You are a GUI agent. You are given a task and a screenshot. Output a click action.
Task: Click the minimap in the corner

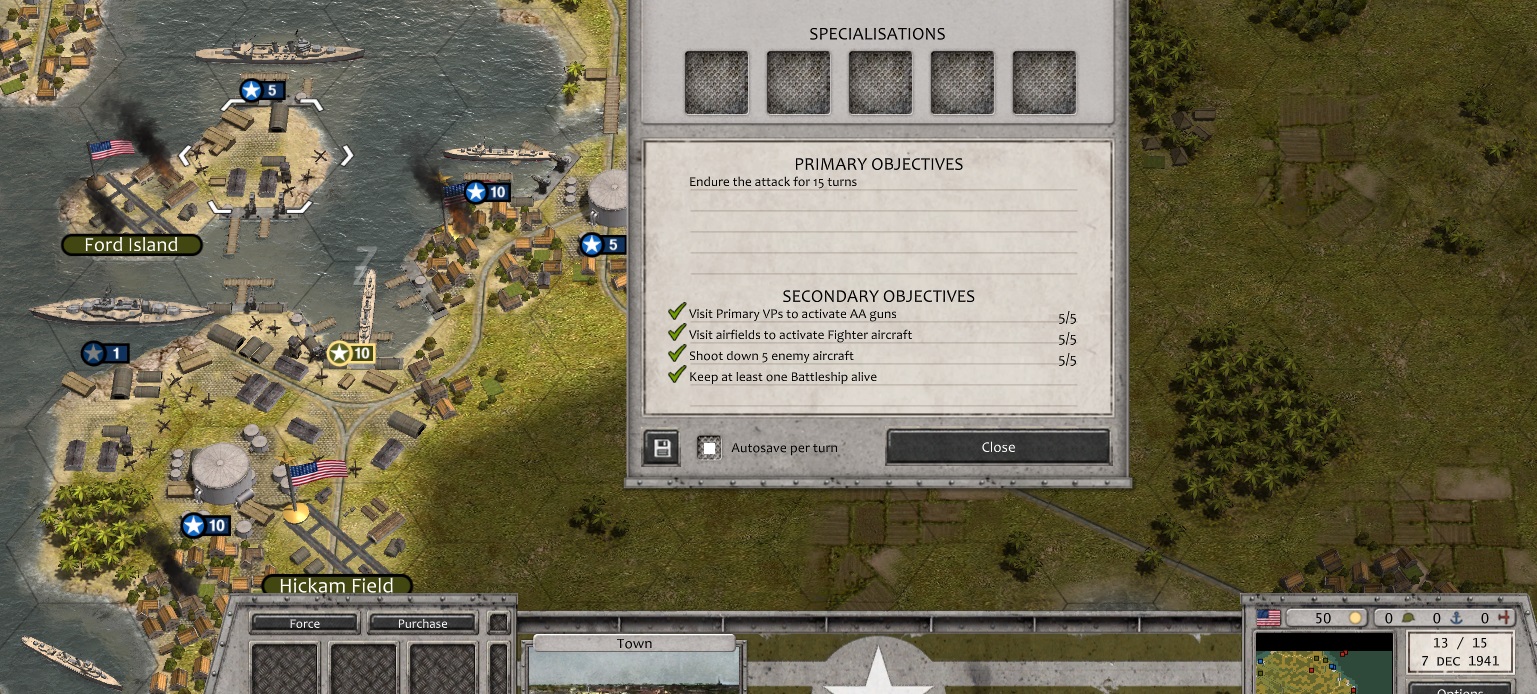1323,662
